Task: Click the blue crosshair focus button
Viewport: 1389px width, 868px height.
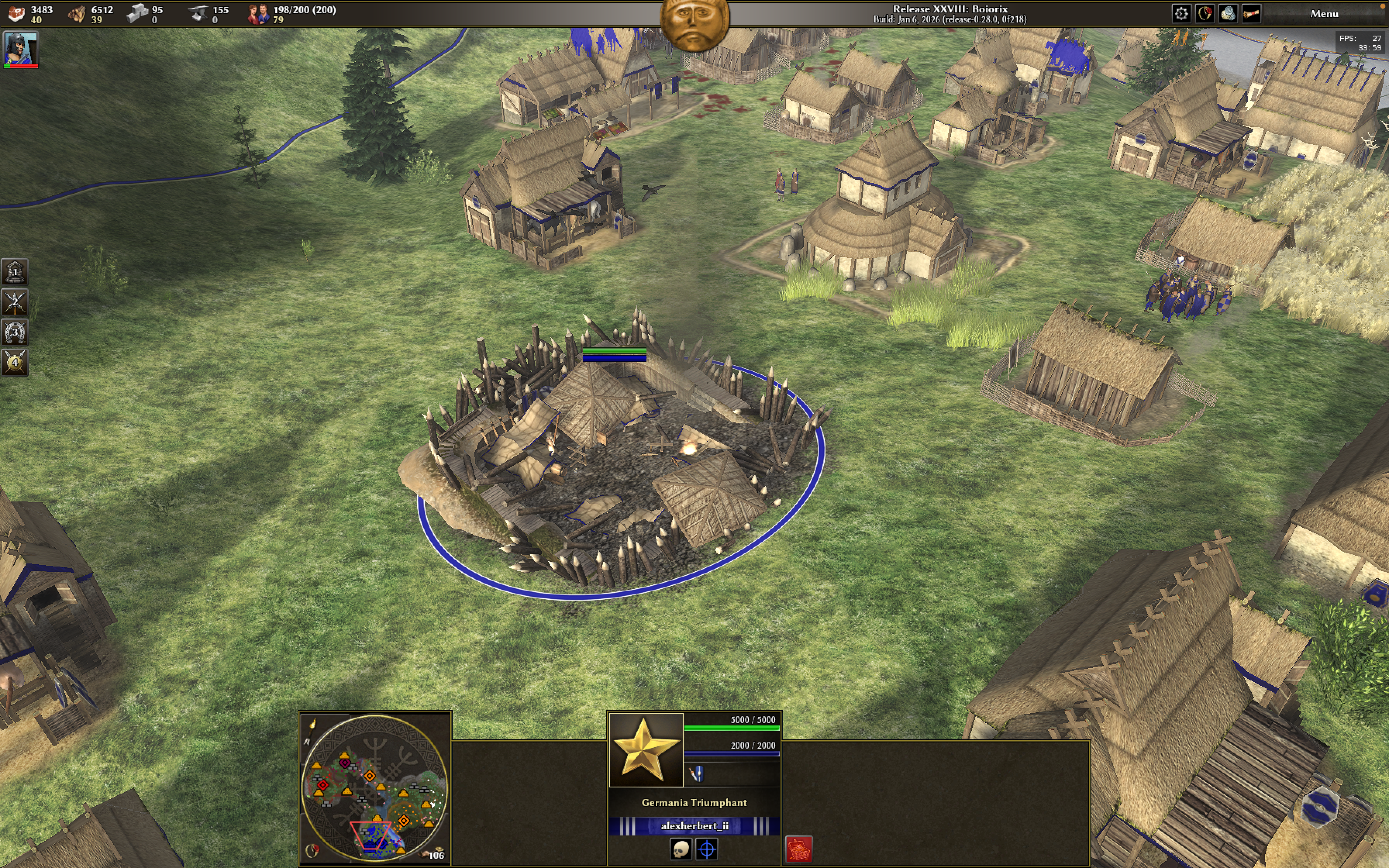Action: point(707,849)
